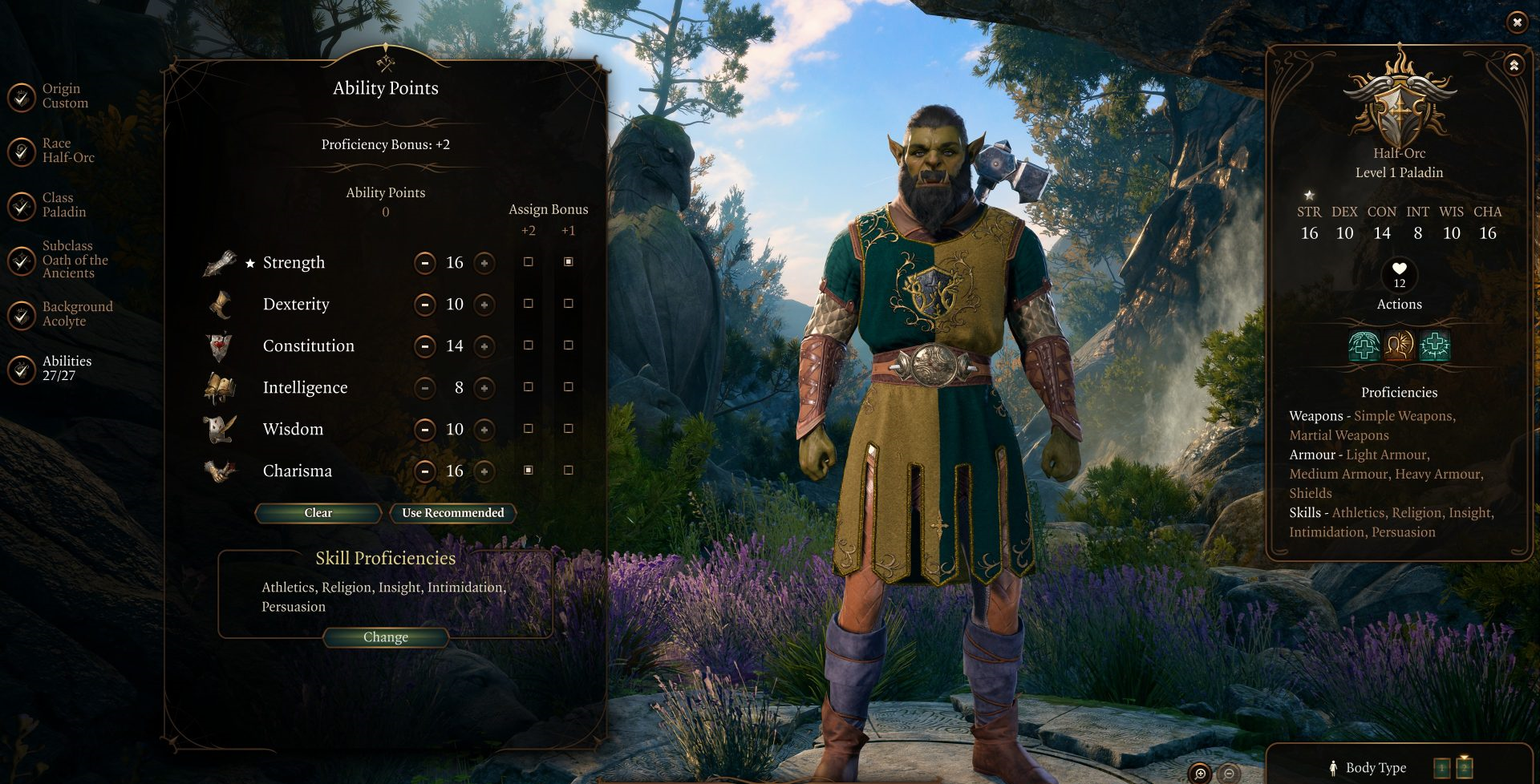The image size is (1540, 784).
Task: Click the Wisdom owl icon
Action: (218, 426)
